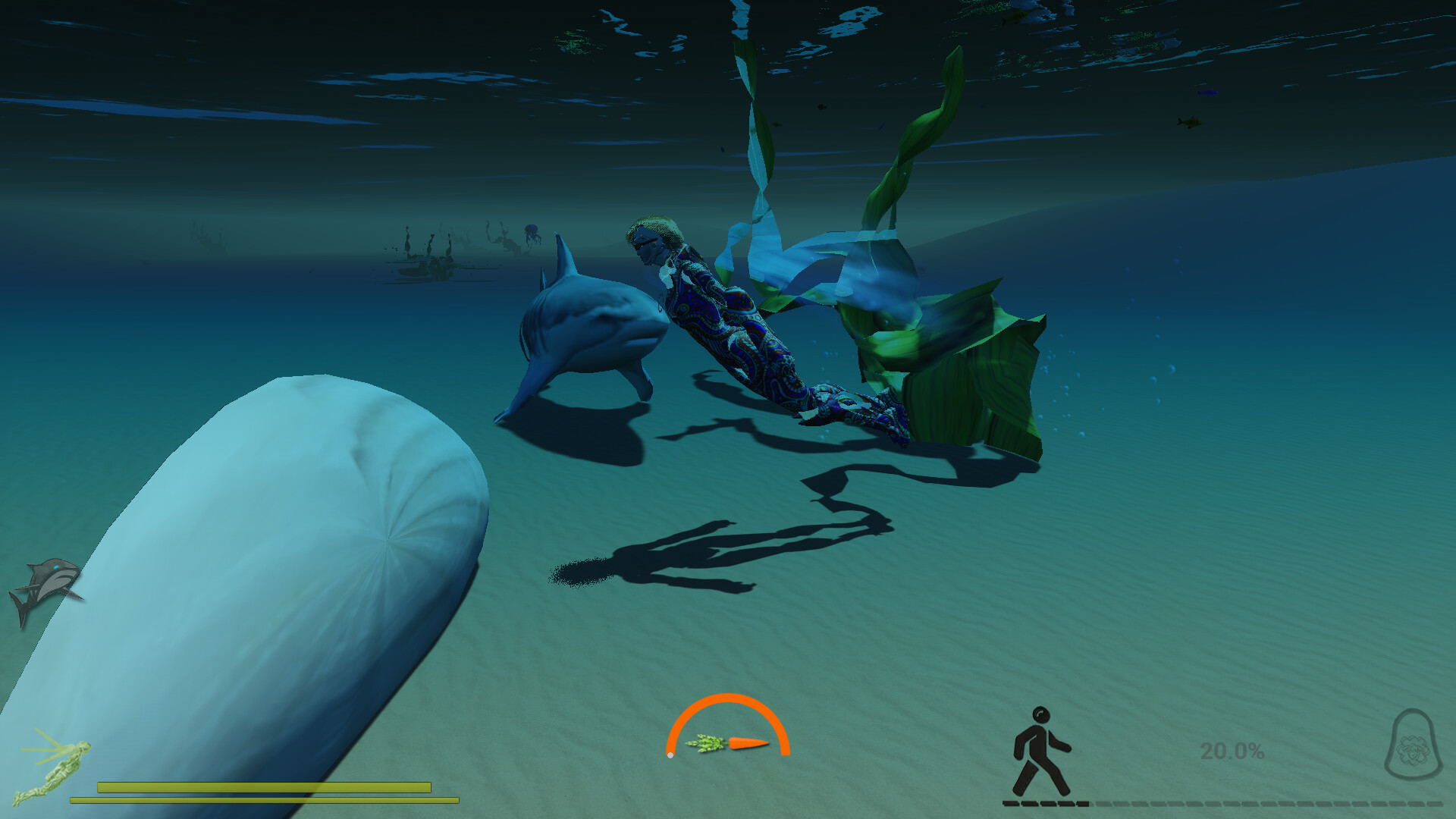Toggle the upper yellow status bar
This screenshot has height=819, width=1456.
click(265, 786)
